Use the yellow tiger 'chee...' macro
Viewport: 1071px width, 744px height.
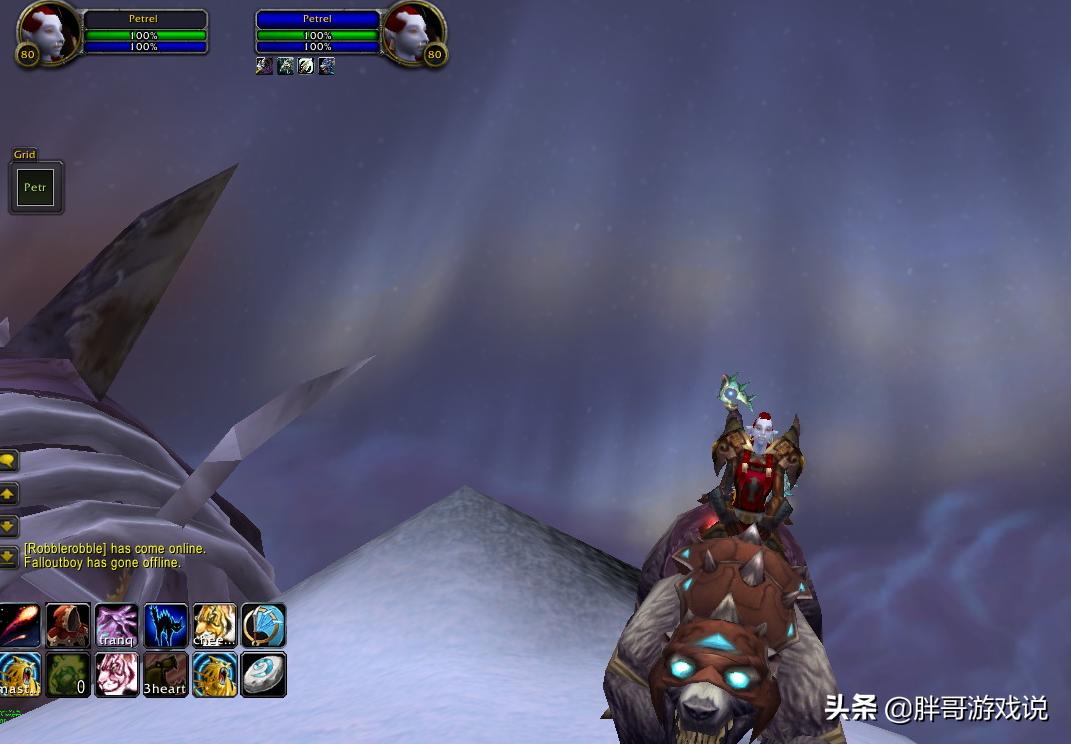(x=215, y=626)
